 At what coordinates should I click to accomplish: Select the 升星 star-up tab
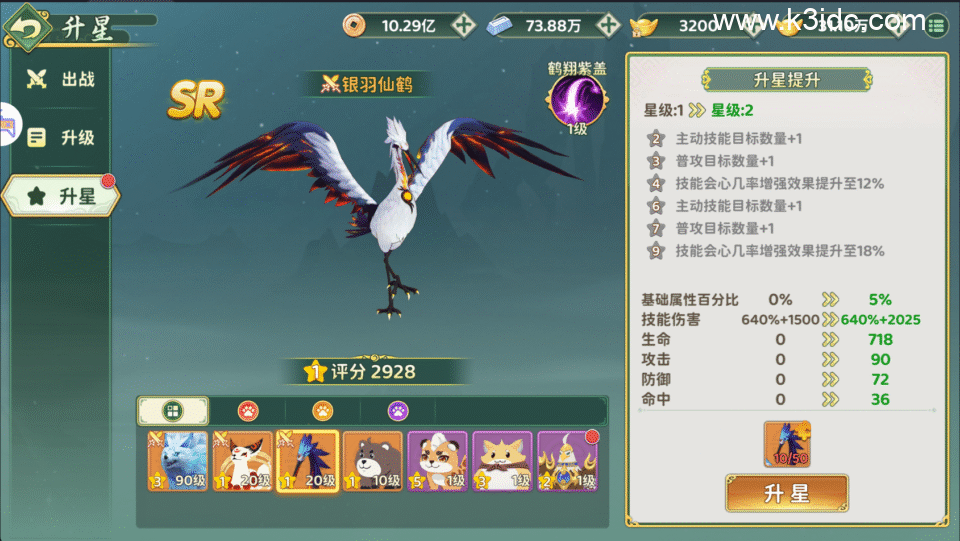tap(62, 197)
